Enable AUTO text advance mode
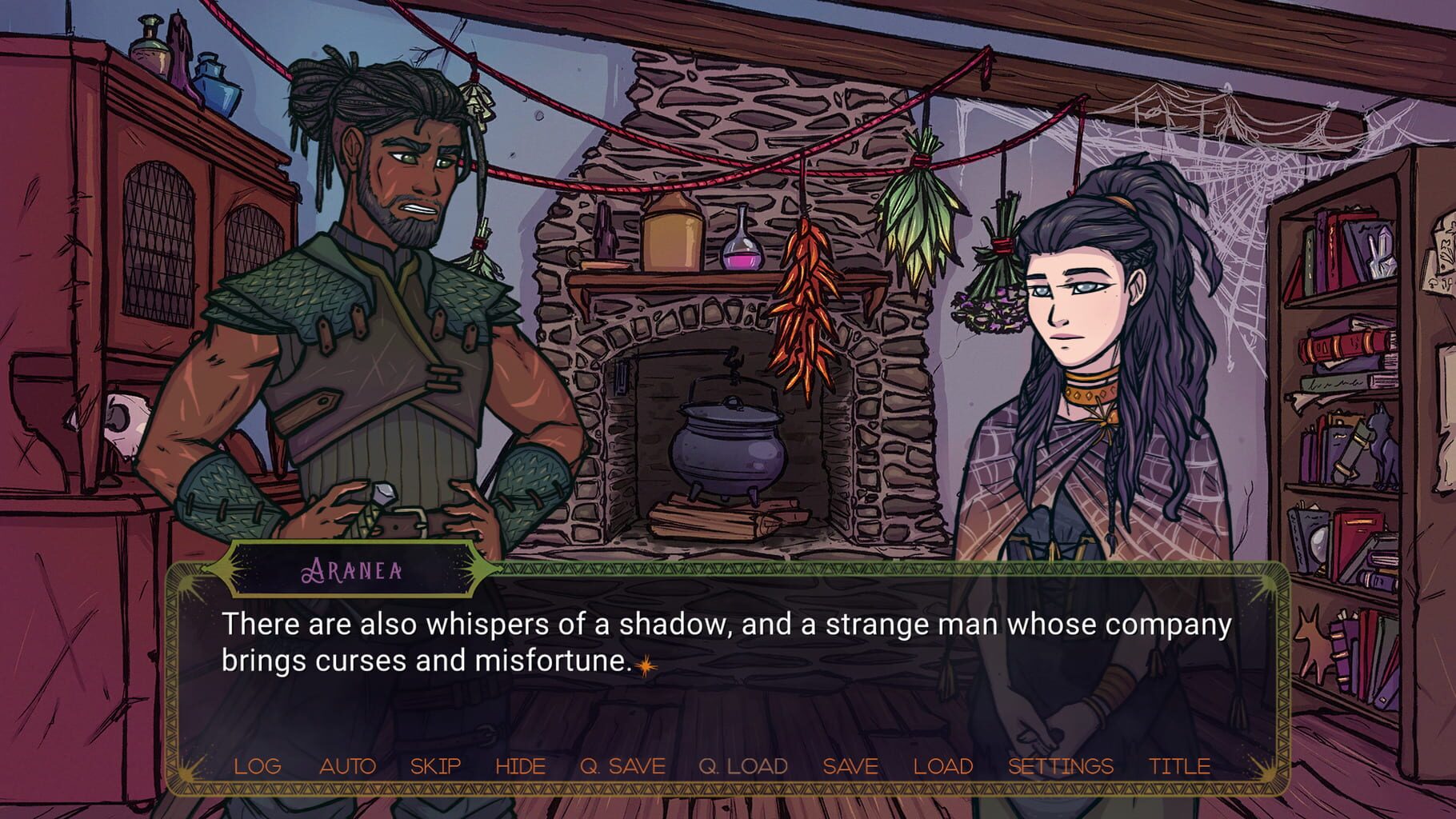This screenshot has width=1456, height=819. tap(347, 765)
